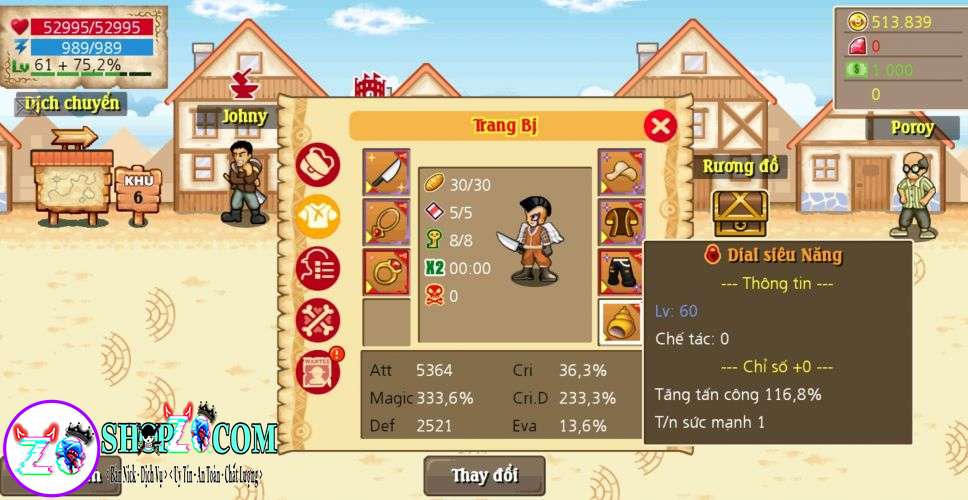Image resolution: width=968 pixels, height=500 pixels.
Task: Open the bag tab
Action: pyautogui.click(x=318, y=163)
